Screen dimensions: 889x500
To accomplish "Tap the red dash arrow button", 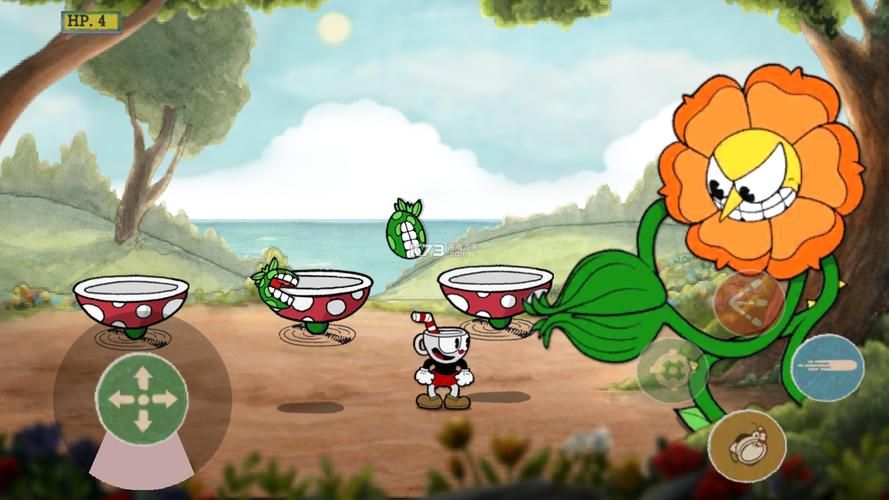I will (749, 302).
